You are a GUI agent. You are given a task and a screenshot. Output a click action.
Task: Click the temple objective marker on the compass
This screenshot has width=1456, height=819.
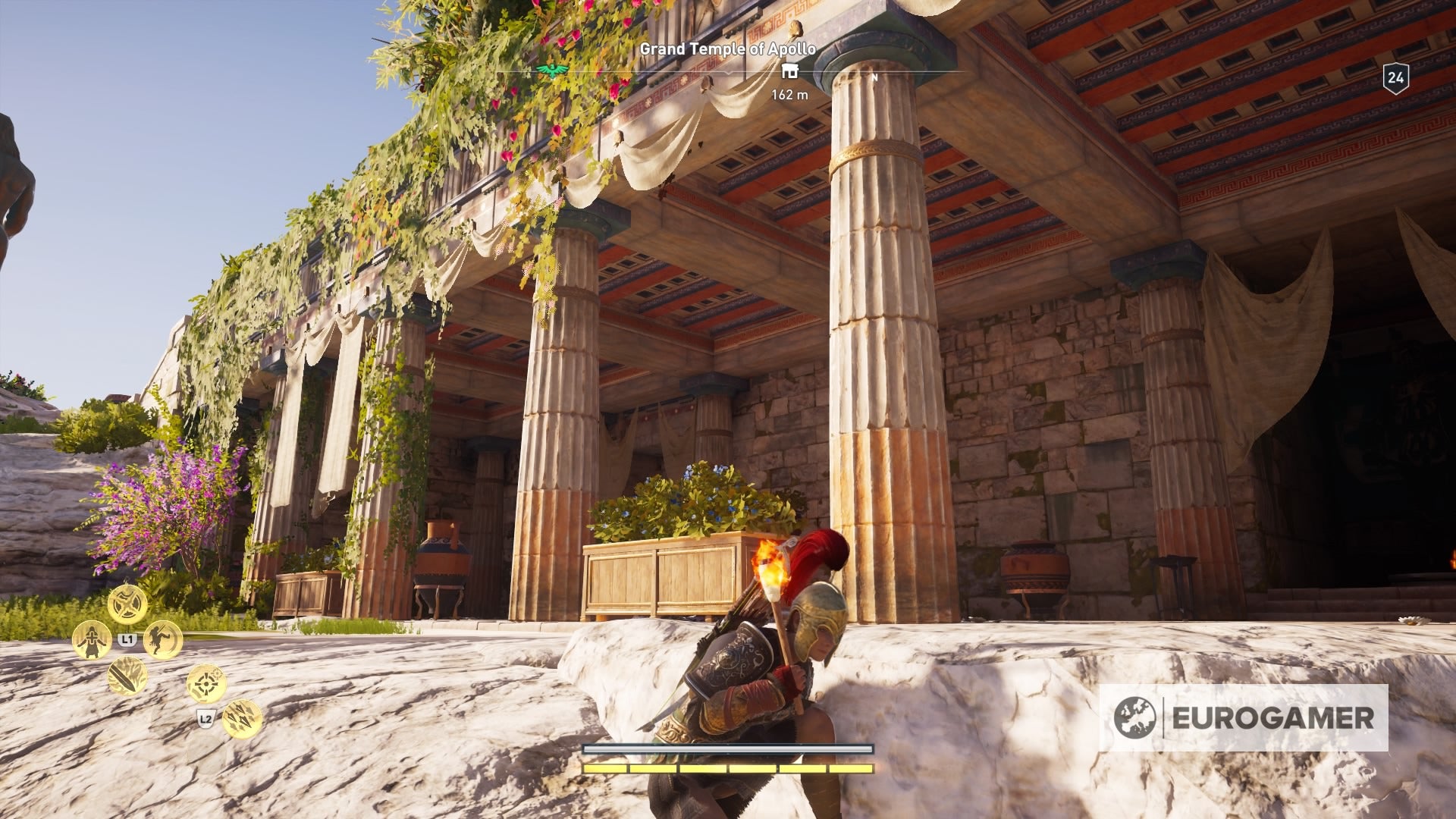click(x=789, y=71)
